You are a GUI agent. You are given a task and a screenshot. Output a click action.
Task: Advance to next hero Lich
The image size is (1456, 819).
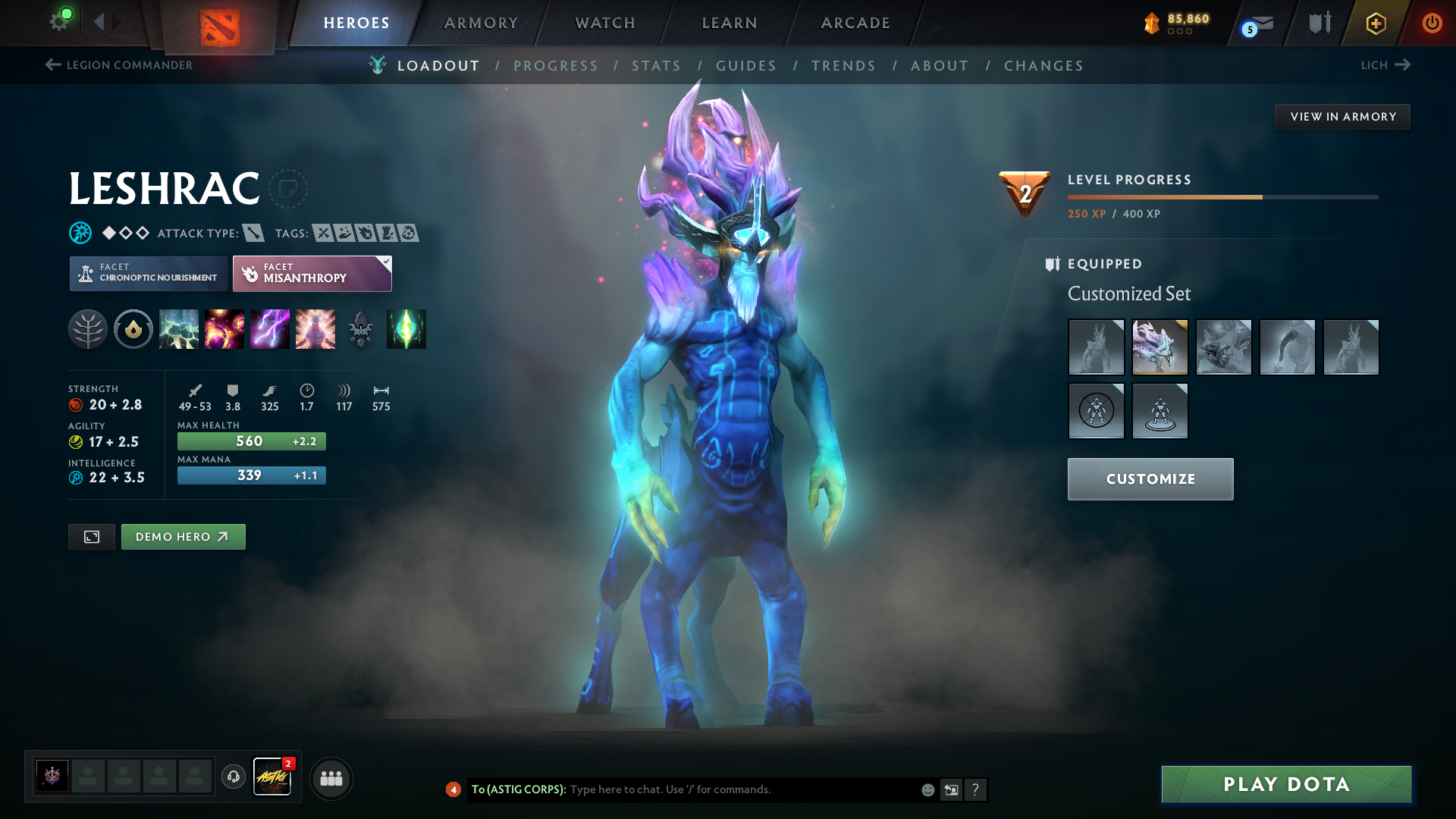[x=1385, y=65]
